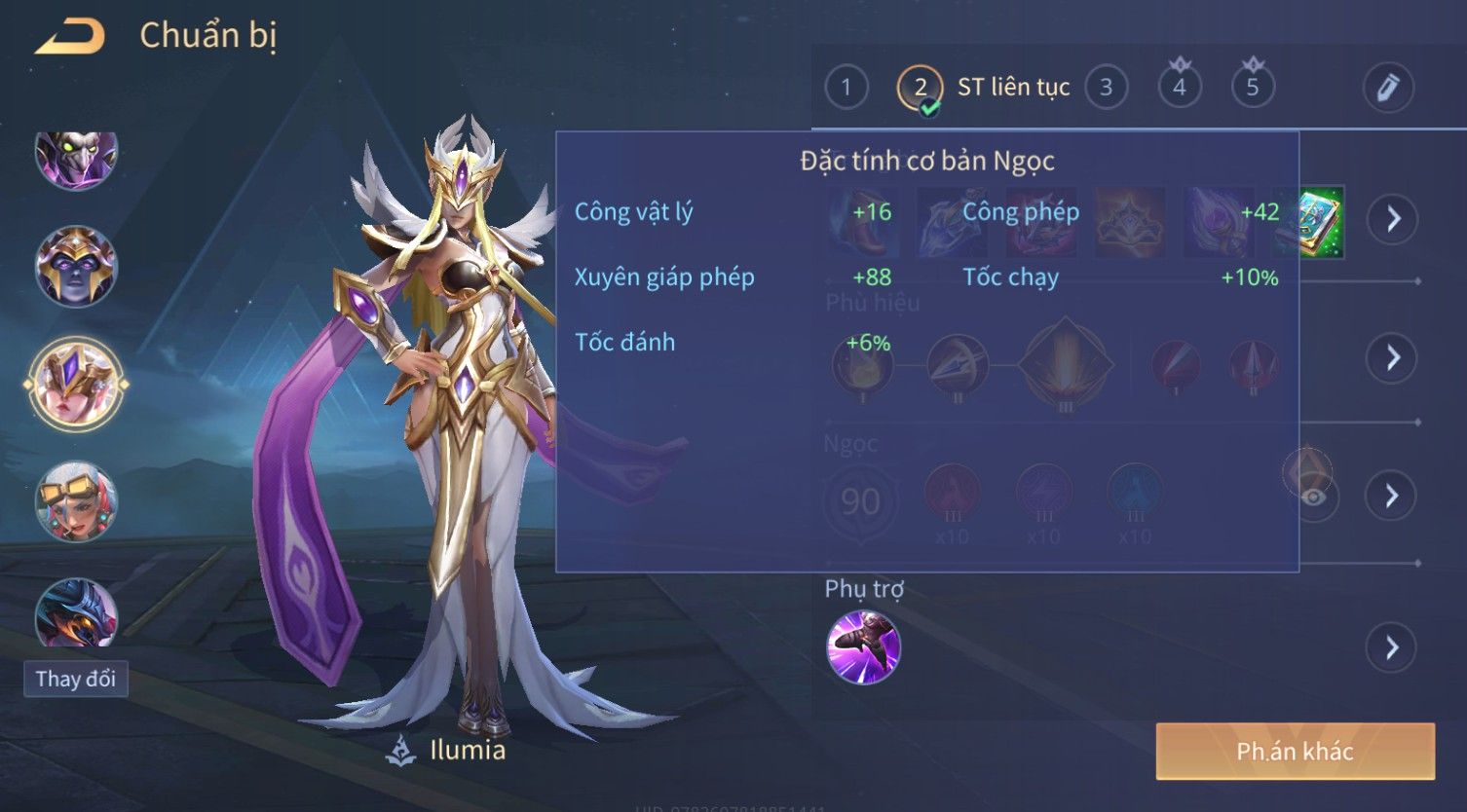Select the Phụ trợ support skill icon
The image size is (1467, 812).
coord(863,647)
